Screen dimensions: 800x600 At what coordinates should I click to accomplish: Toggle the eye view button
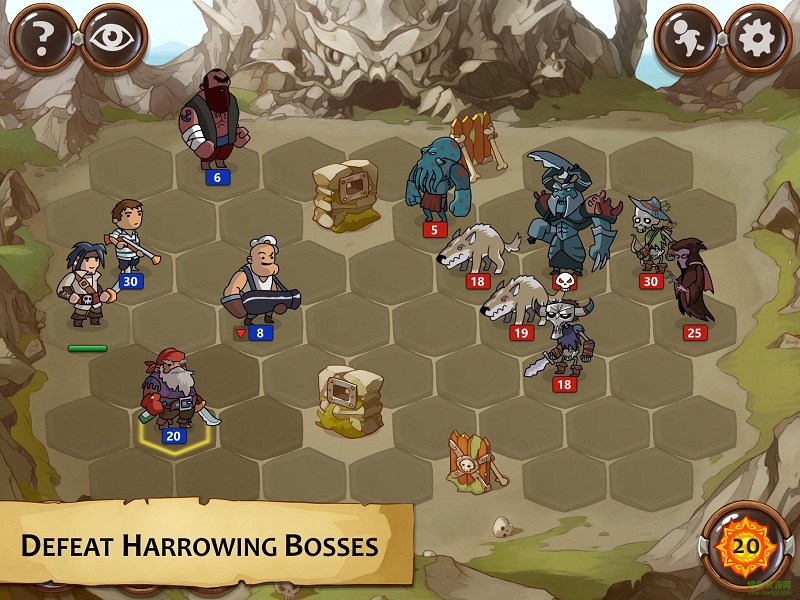pyautogui.click(x=112, y=37)
